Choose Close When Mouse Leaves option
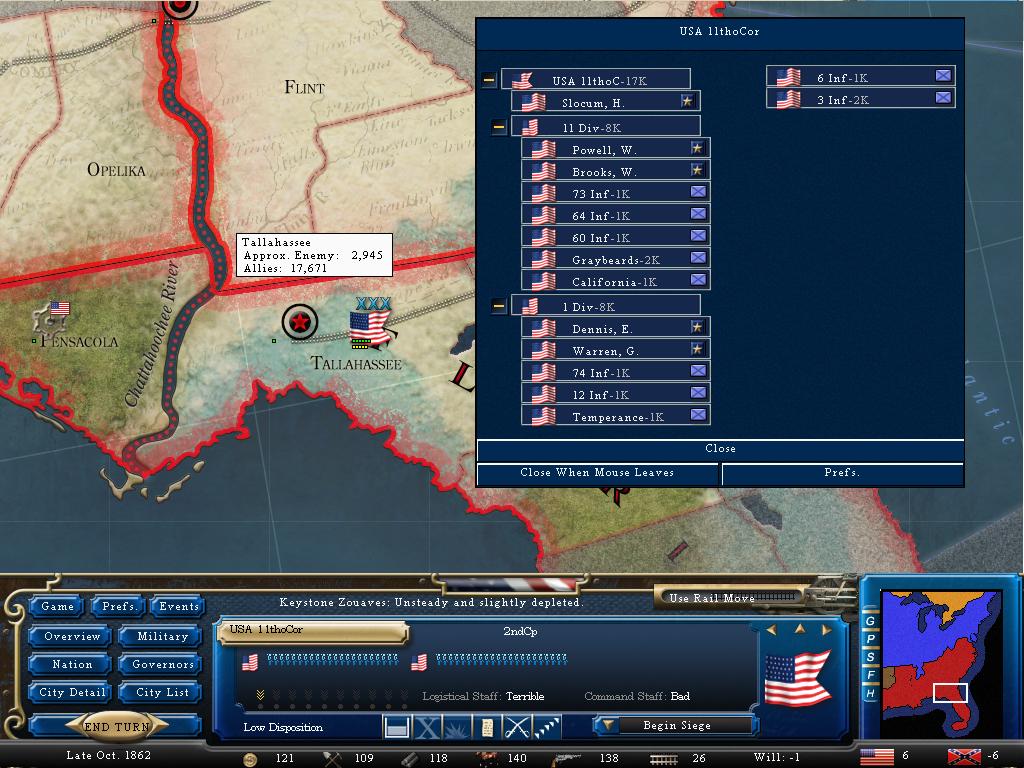1024x768 pixels. 597,473
